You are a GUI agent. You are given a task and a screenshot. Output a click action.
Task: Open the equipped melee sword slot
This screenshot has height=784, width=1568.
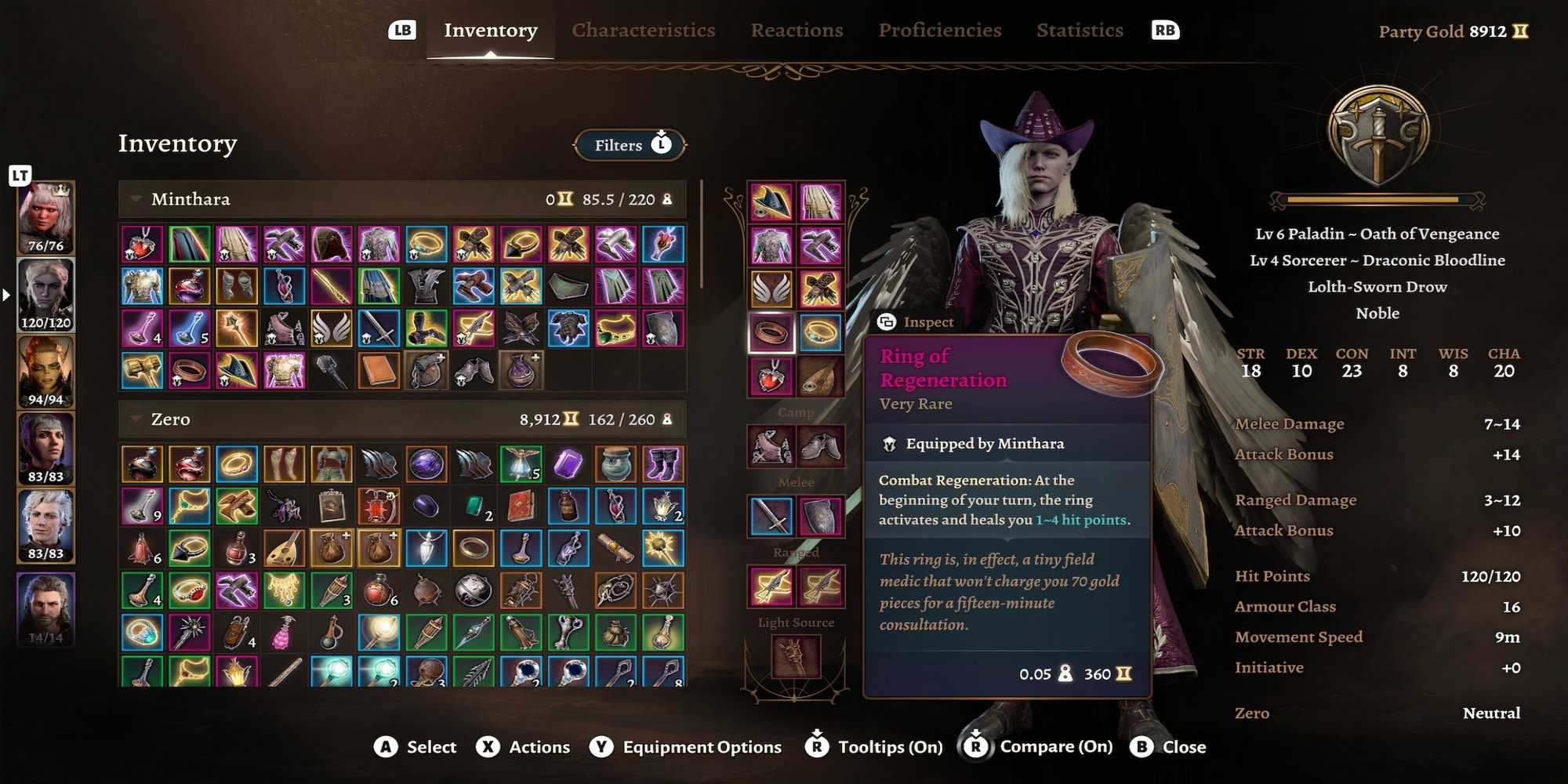point(771,514)
